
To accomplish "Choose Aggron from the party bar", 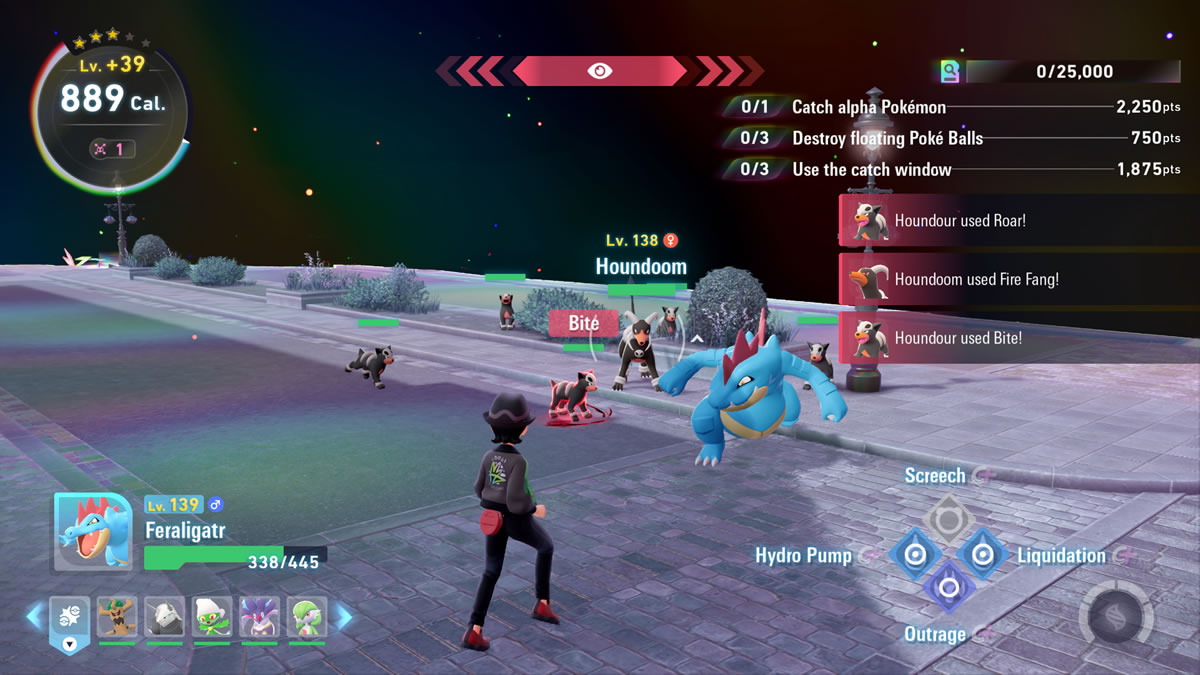I will (164, 619).
